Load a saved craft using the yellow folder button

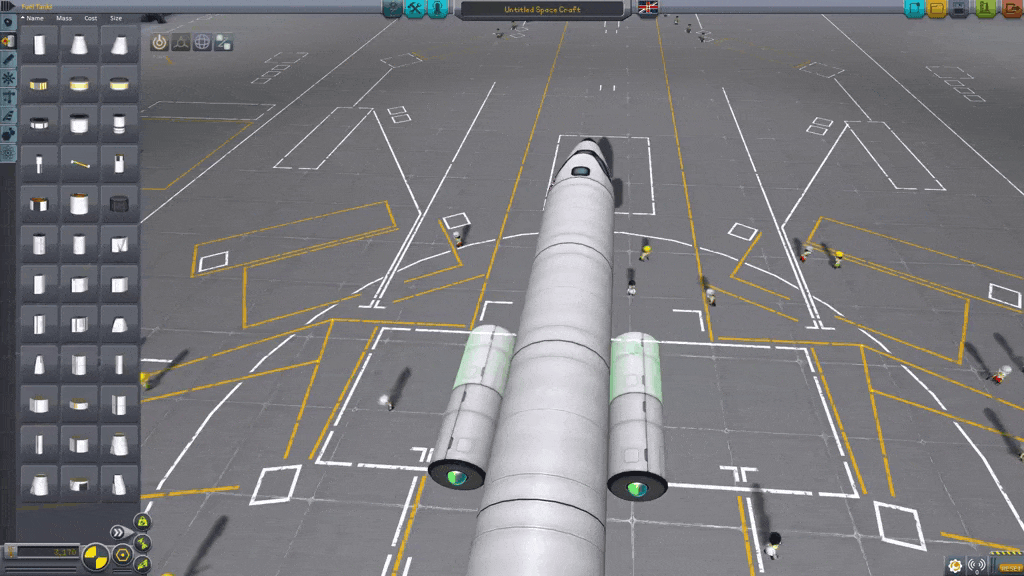coord(937,9)
